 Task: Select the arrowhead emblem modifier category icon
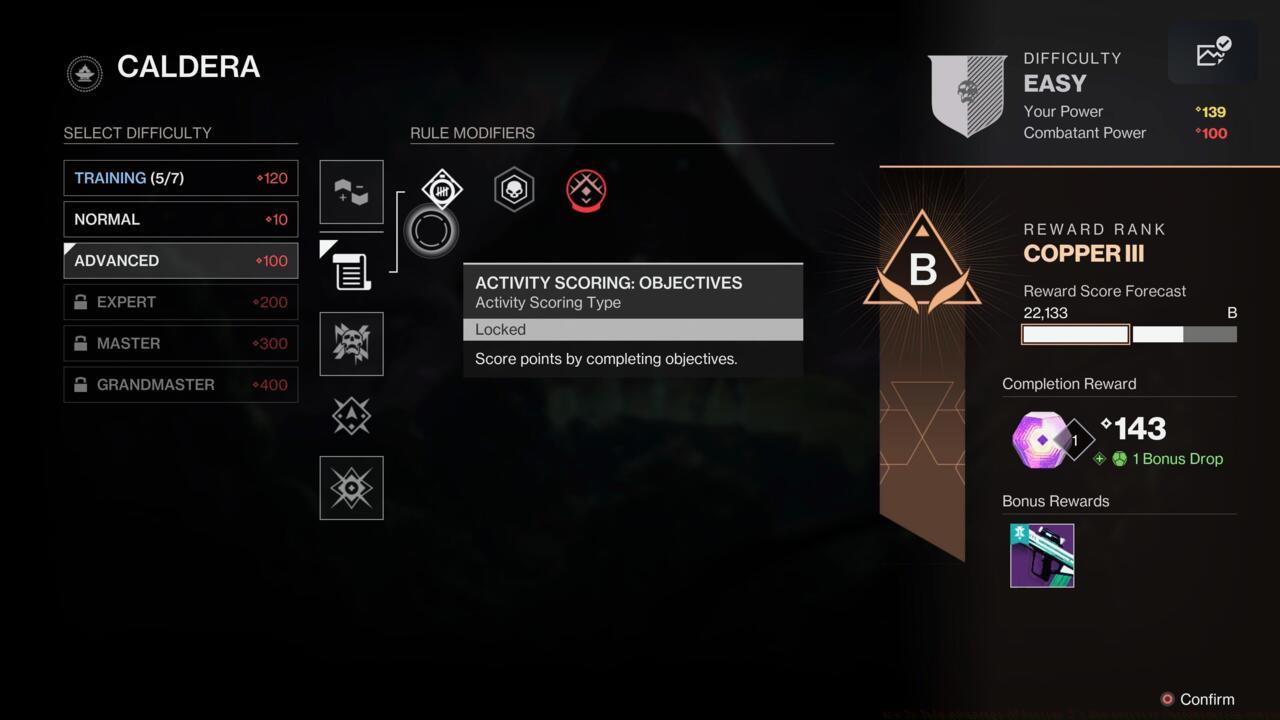click(351, 416)
